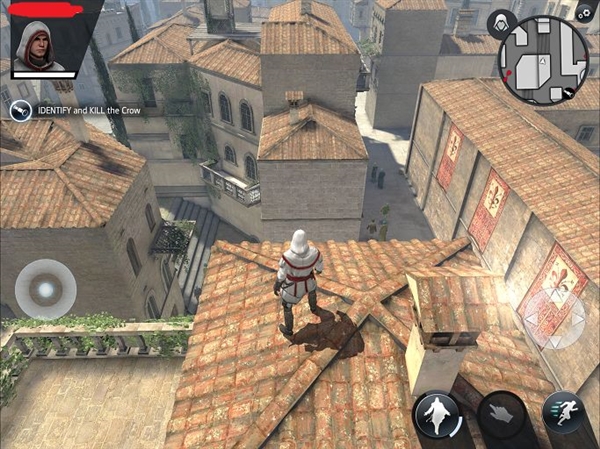This screenshot has width=600, height=449.
Task: Tap the hooded assassin icon beside the minimap
Action: click(x=499, y=21)
